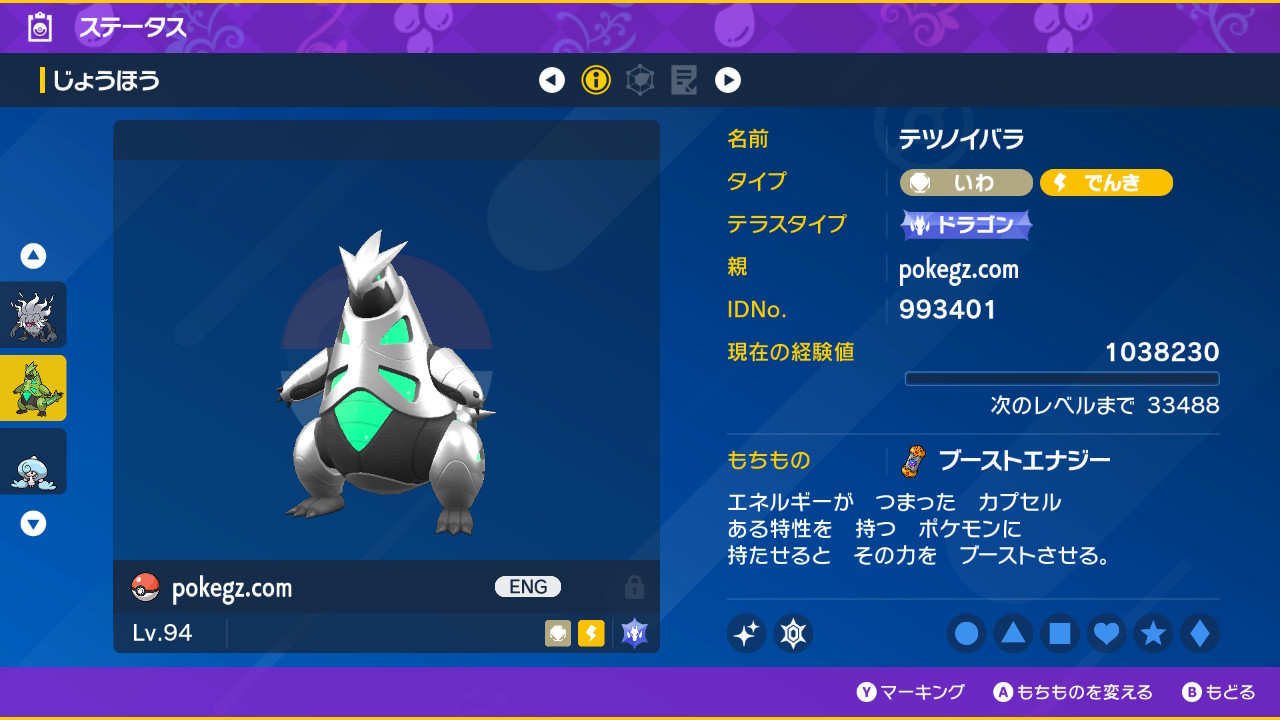Click the right arrow to view next page
Screen dimensions: 1280x720
[728, 80]
